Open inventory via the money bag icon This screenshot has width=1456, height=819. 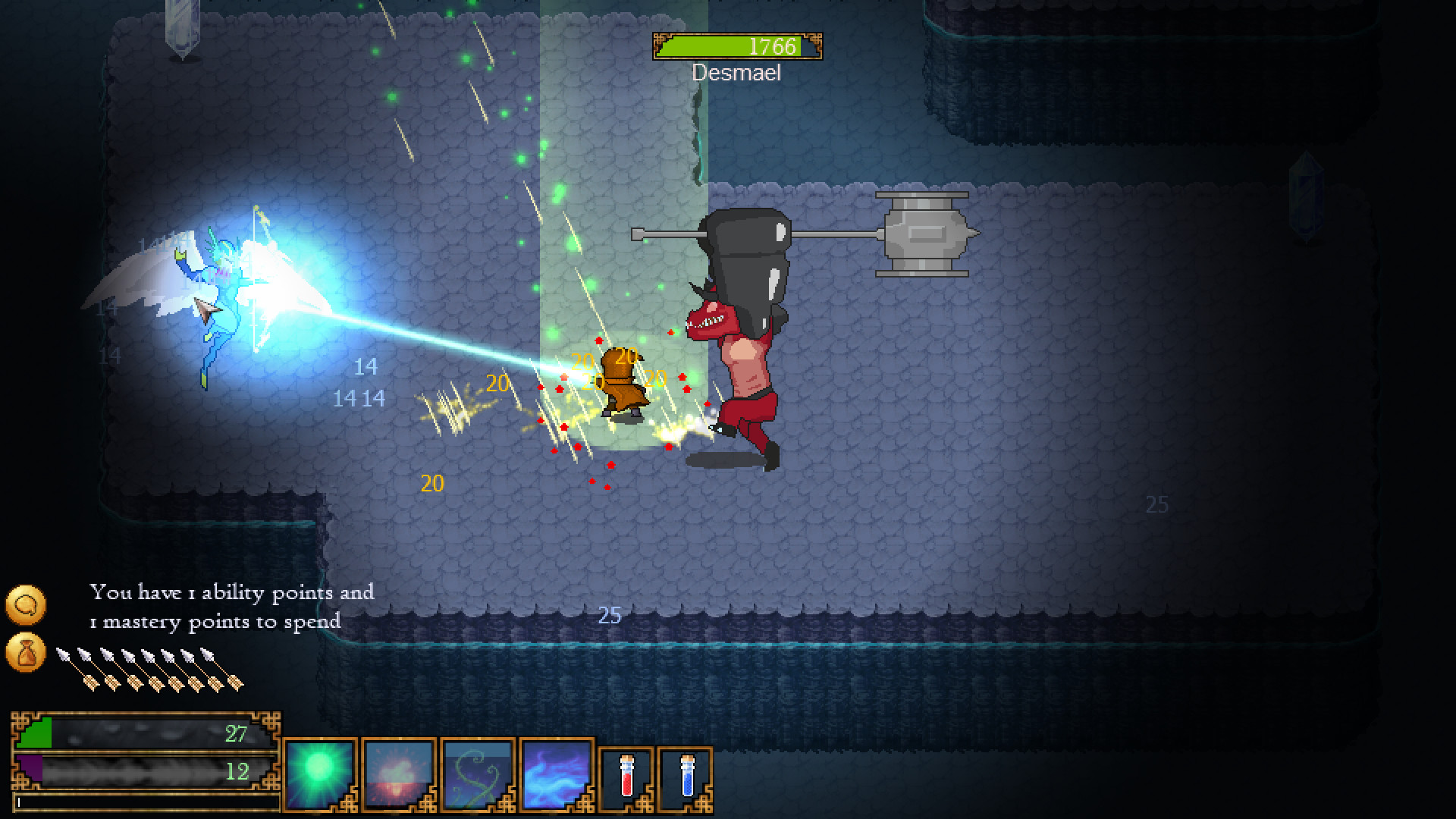(26, 653)
